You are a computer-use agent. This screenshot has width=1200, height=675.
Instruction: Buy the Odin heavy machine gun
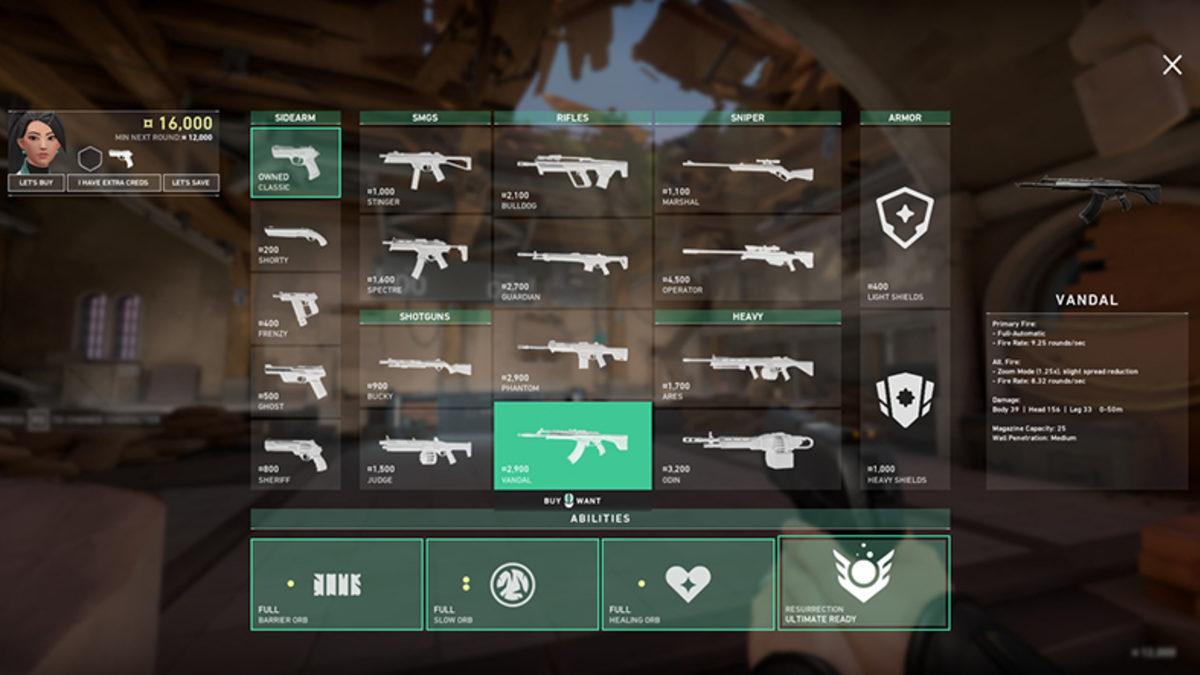coord(747,450)
